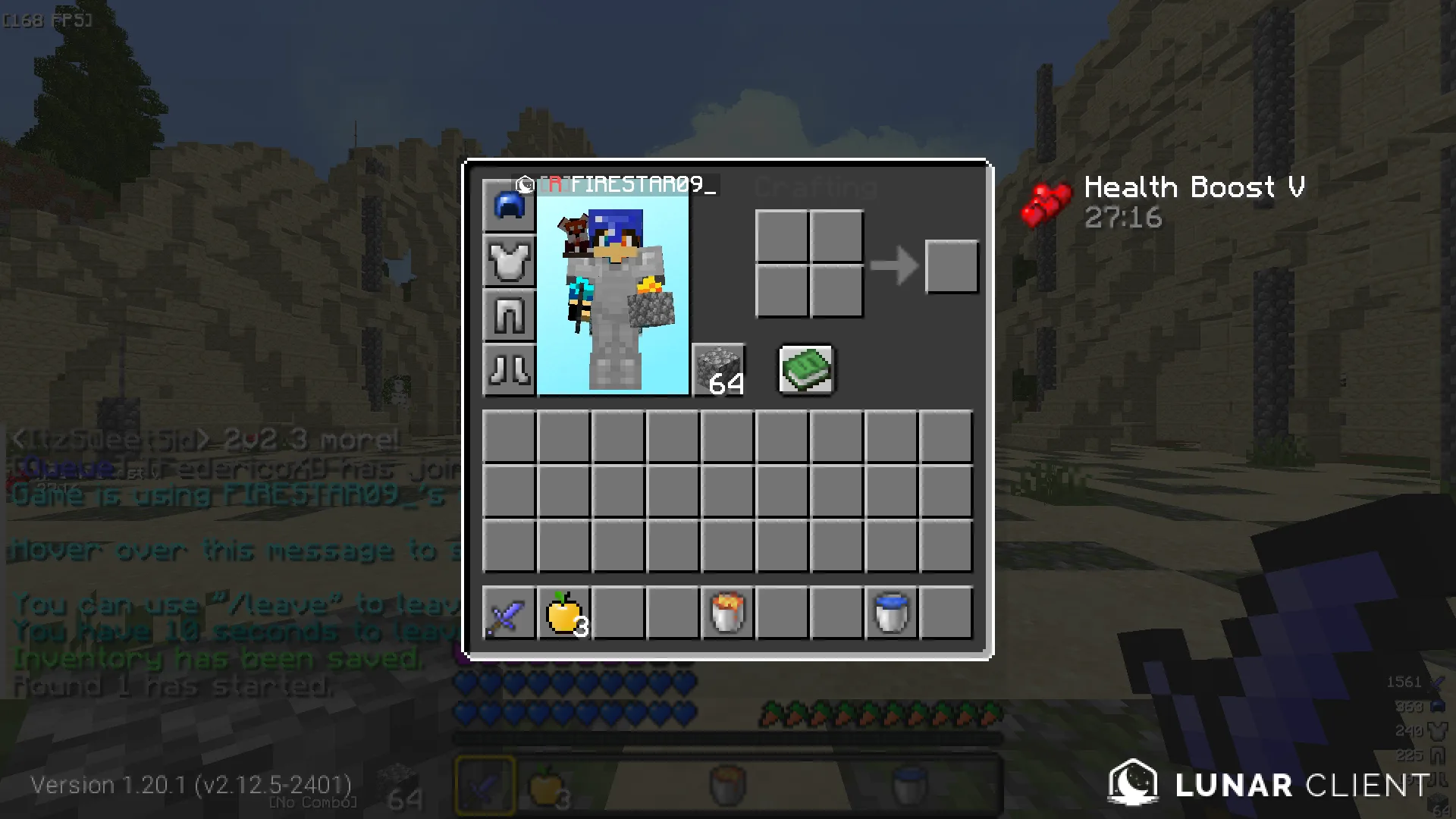Click the crafting output slot
1456x819 pixels.
point(952,266)
